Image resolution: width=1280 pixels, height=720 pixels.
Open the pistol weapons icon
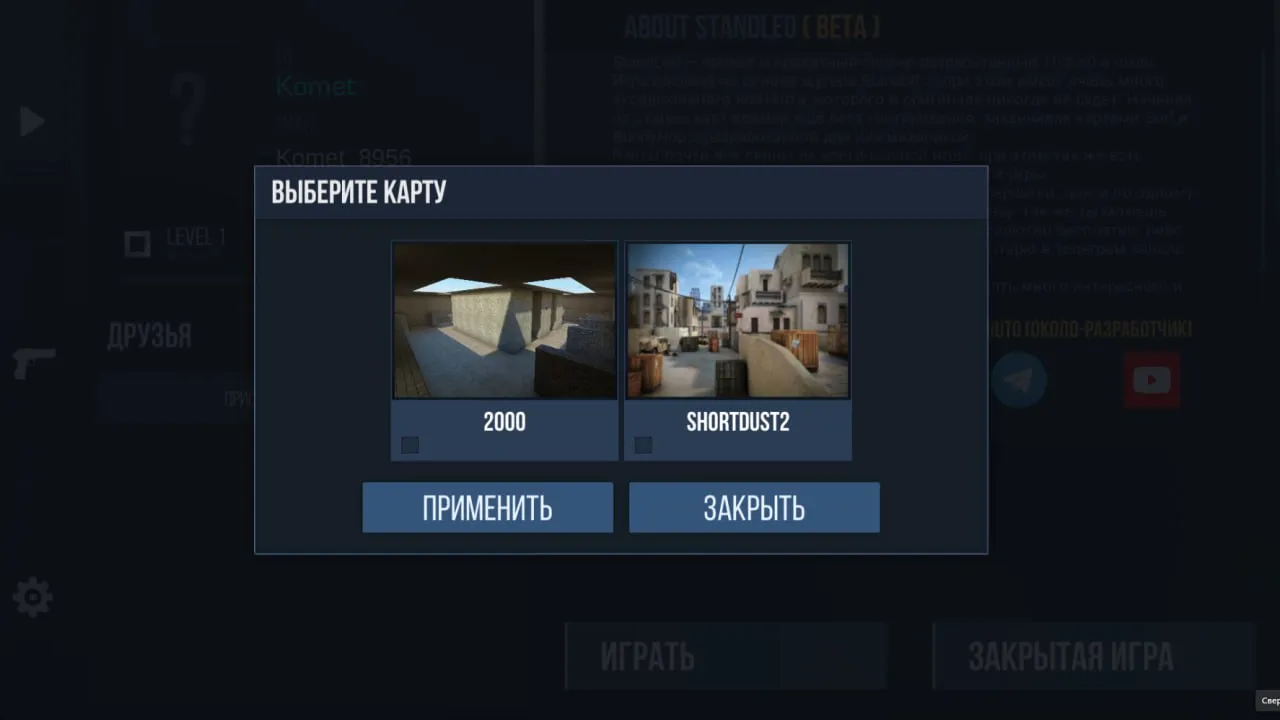[34, 363]
